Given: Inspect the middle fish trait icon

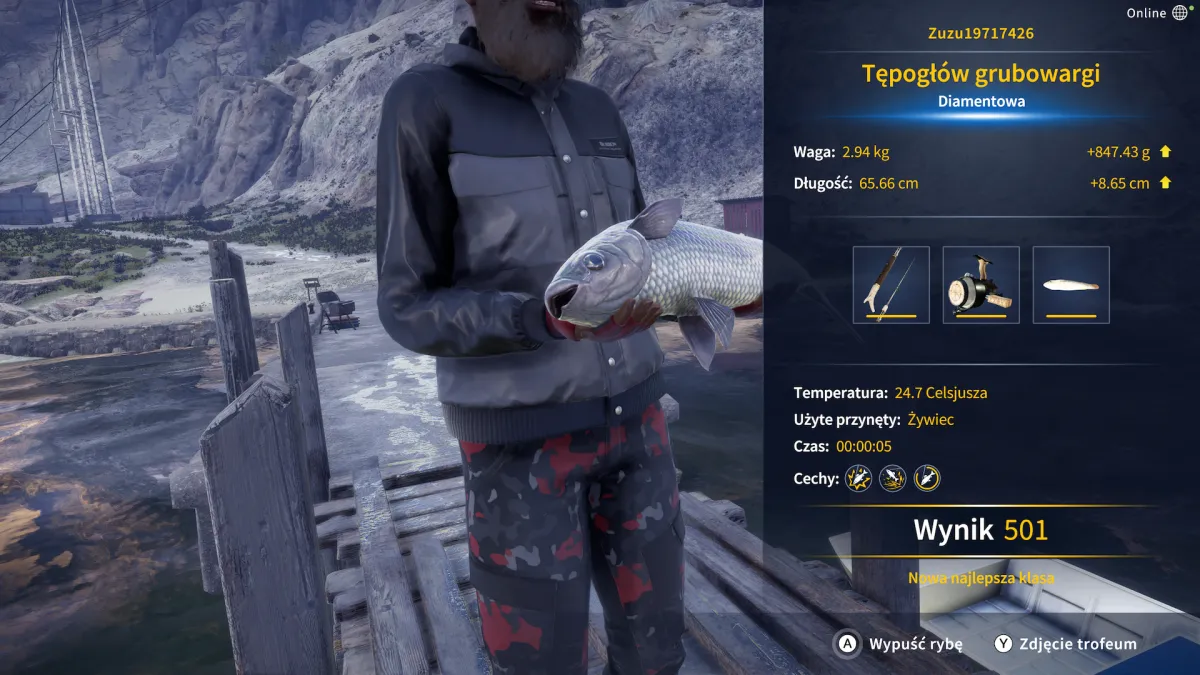Looking at the screenshot, I should [893, 478].
